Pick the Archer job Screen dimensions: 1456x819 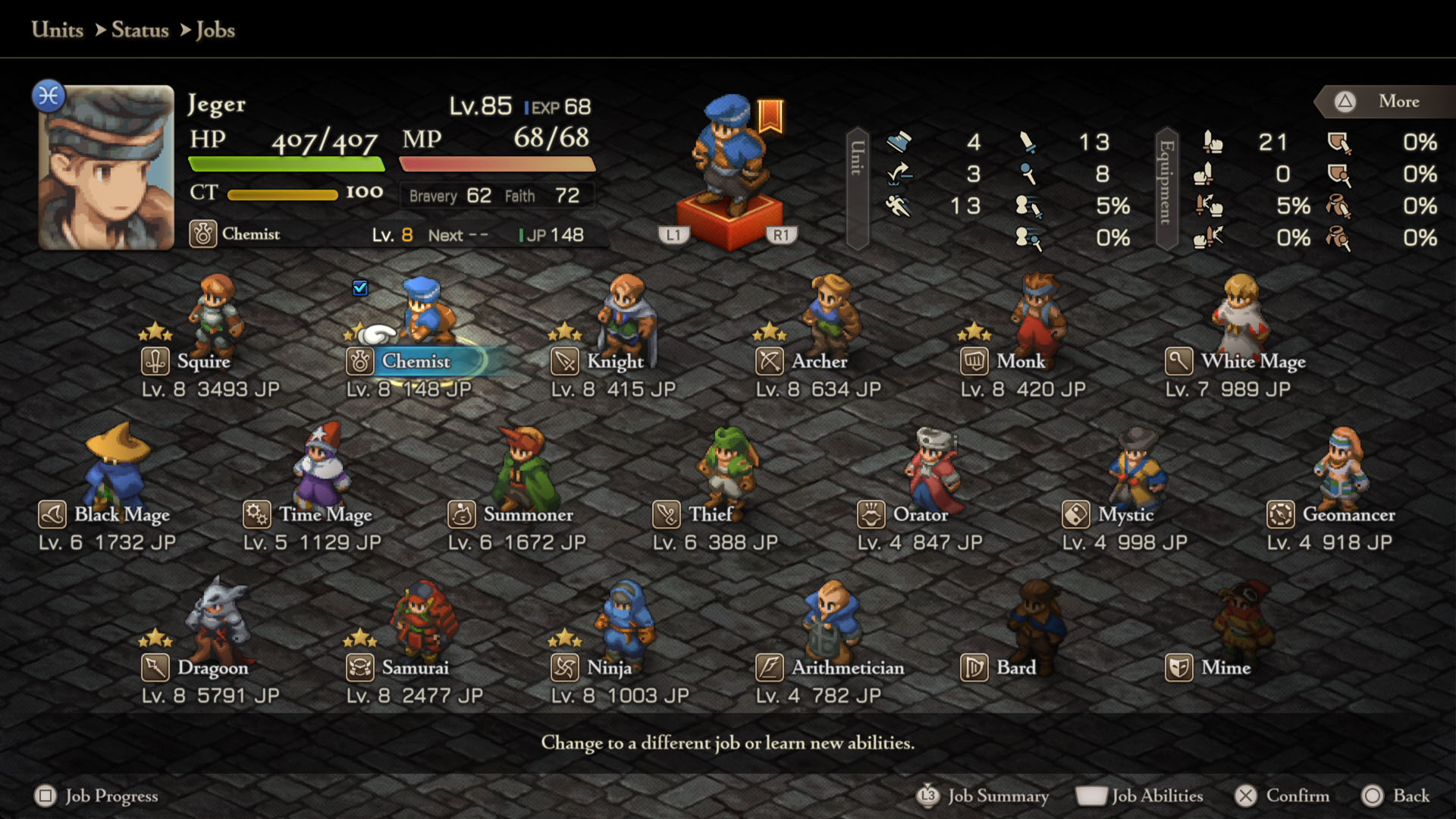coord(819,362)
